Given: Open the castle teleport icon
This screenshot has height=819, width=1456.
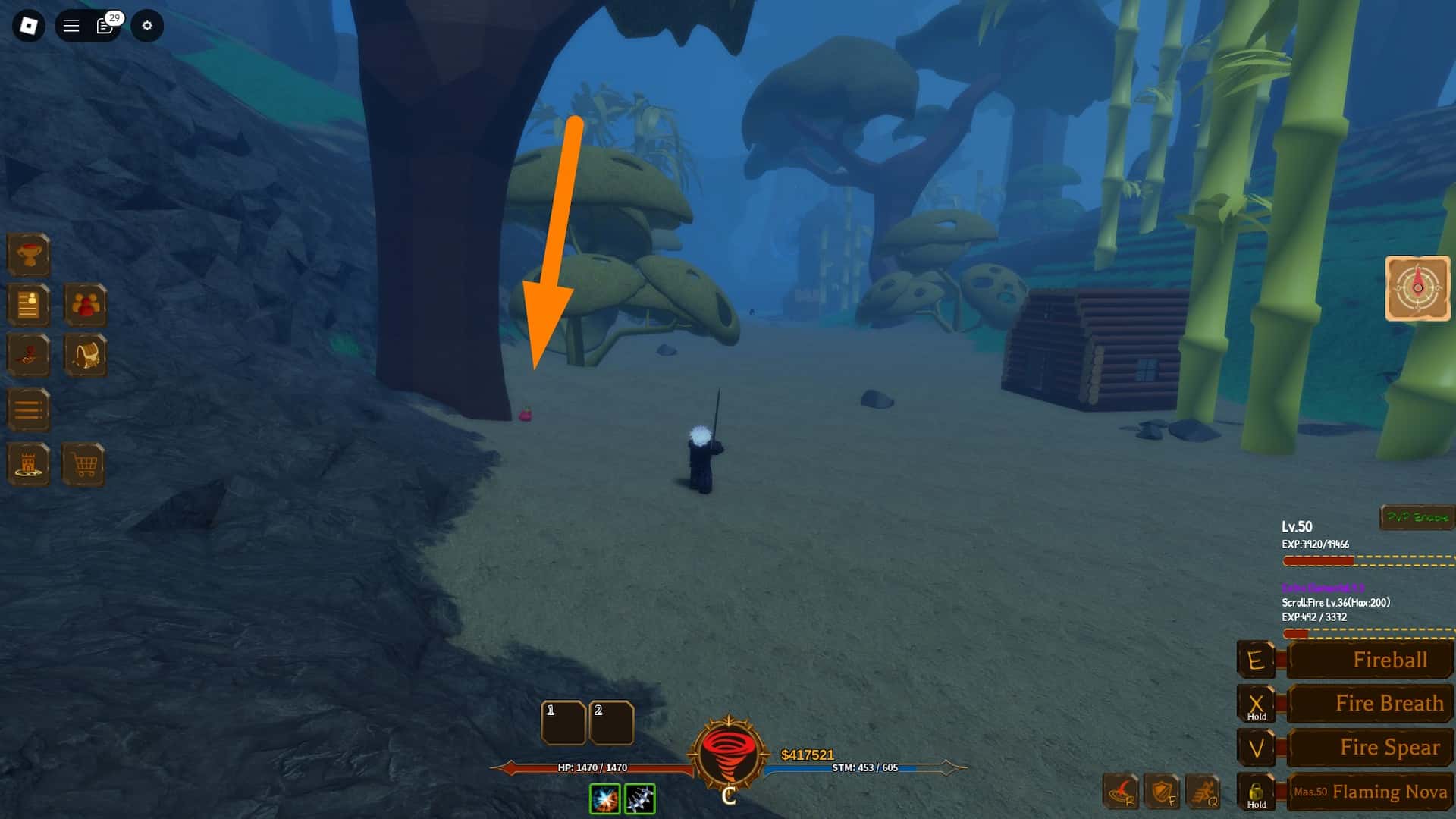Looking at the screenshot, I should click(28, 464).
